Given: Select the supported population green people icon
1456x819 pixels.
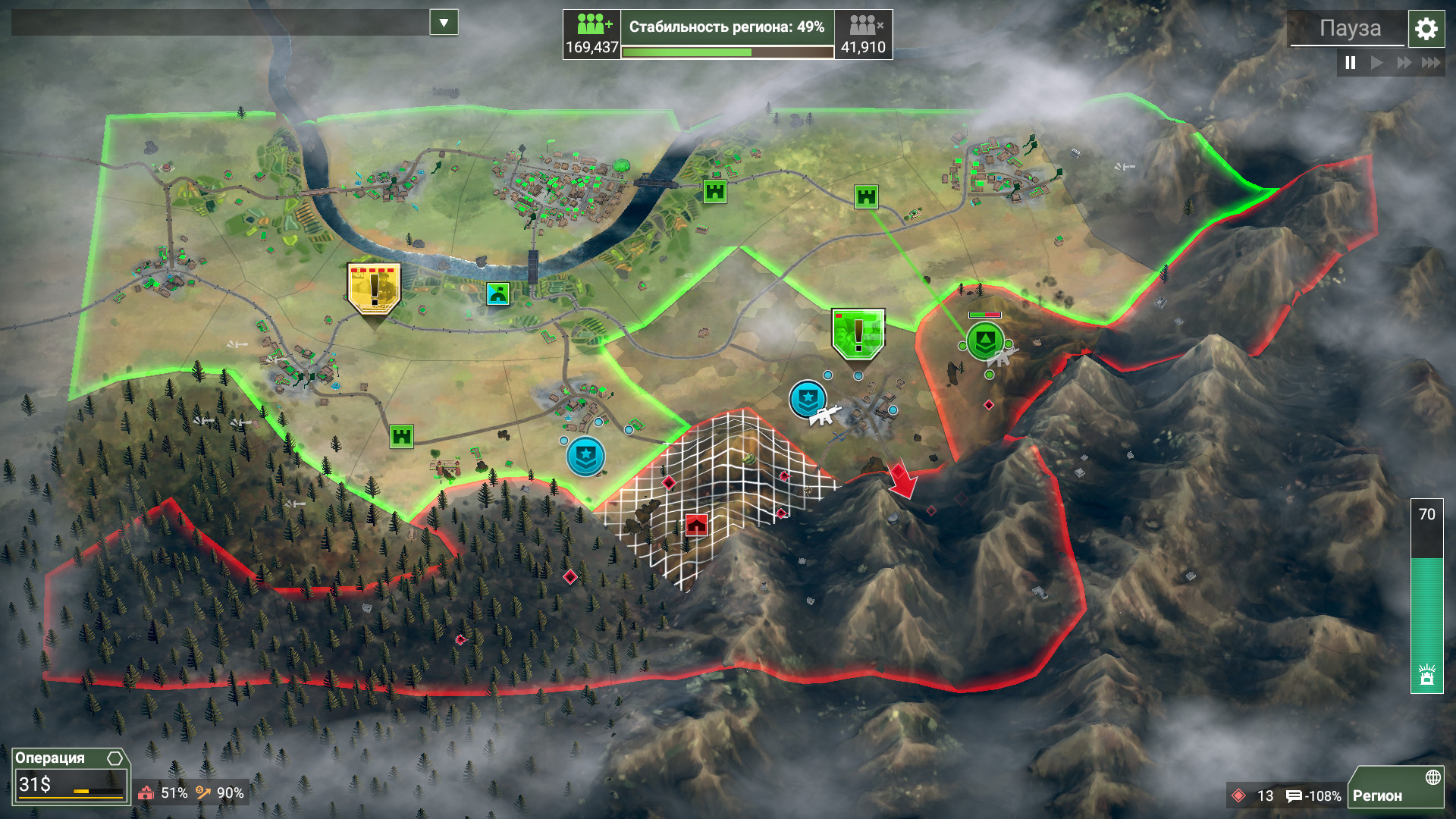Looking at the screenshot, I should [x=591, y=23].
